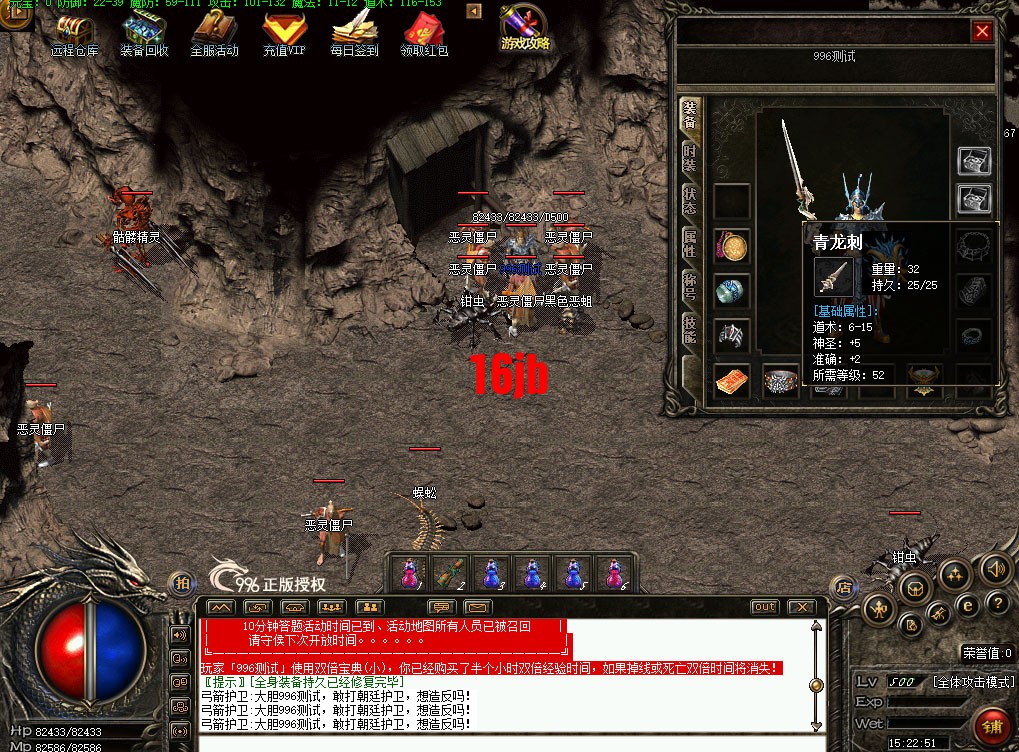Viewport: 1019px width, 752px height.
Task: Open the question mark help button
Action: pyautogui.click(x=996, y=602)
